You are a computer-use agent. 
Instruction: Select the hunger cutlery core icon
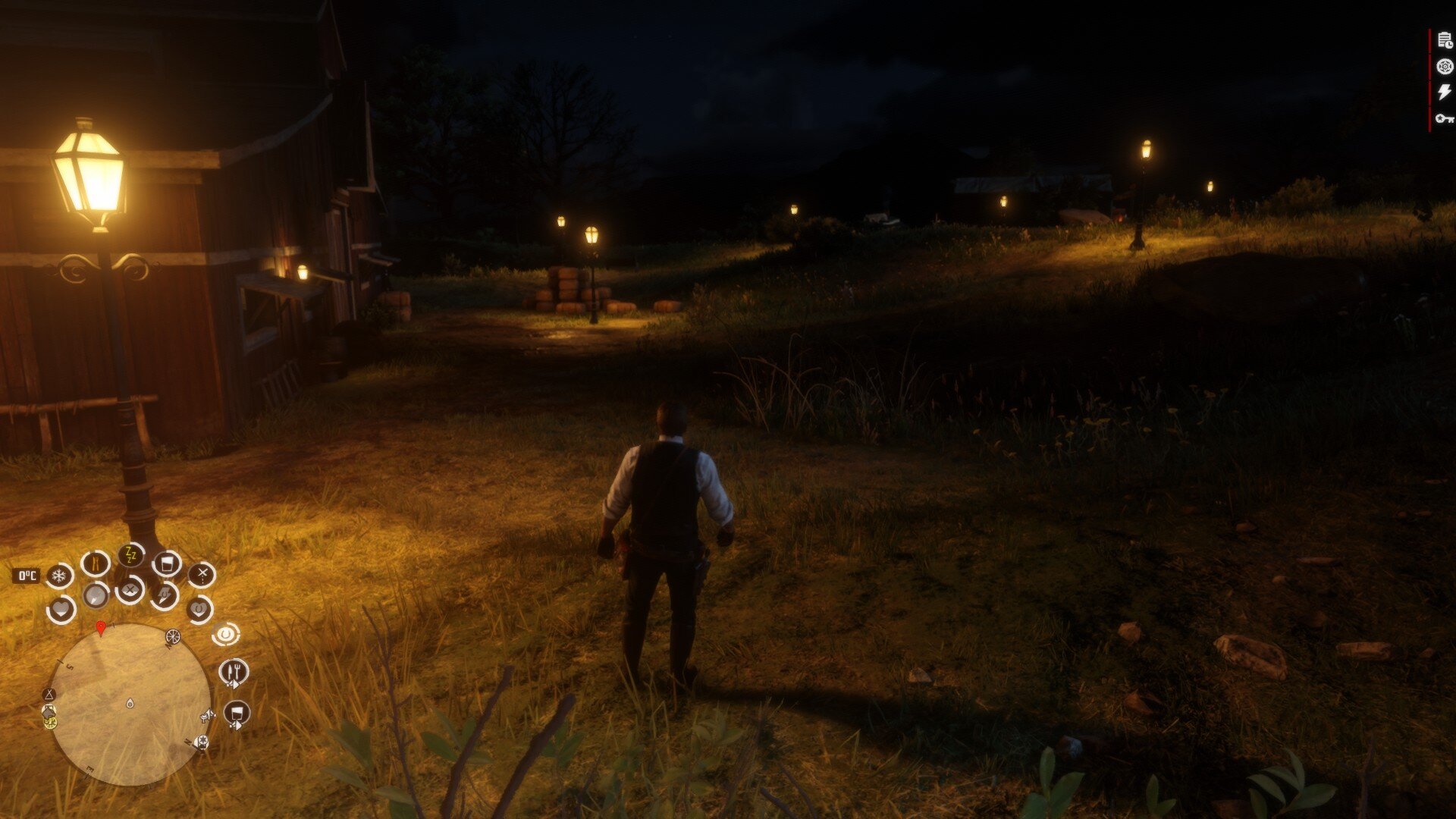pos(96,563)
